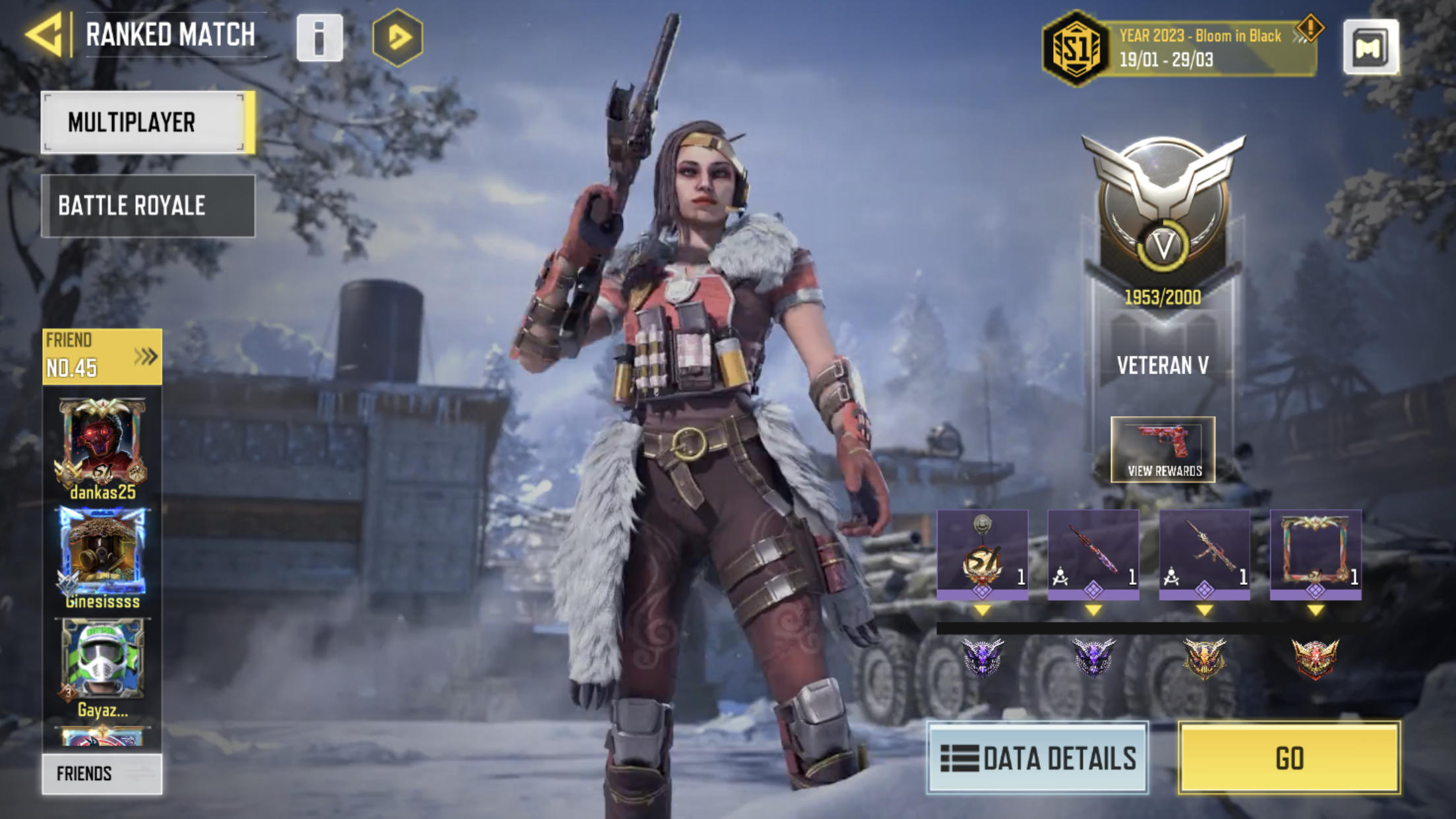The height and width of the screenshot is (819, 1456).
Task: Go back using the yellow arrow
Action: [x=45, y=35]
